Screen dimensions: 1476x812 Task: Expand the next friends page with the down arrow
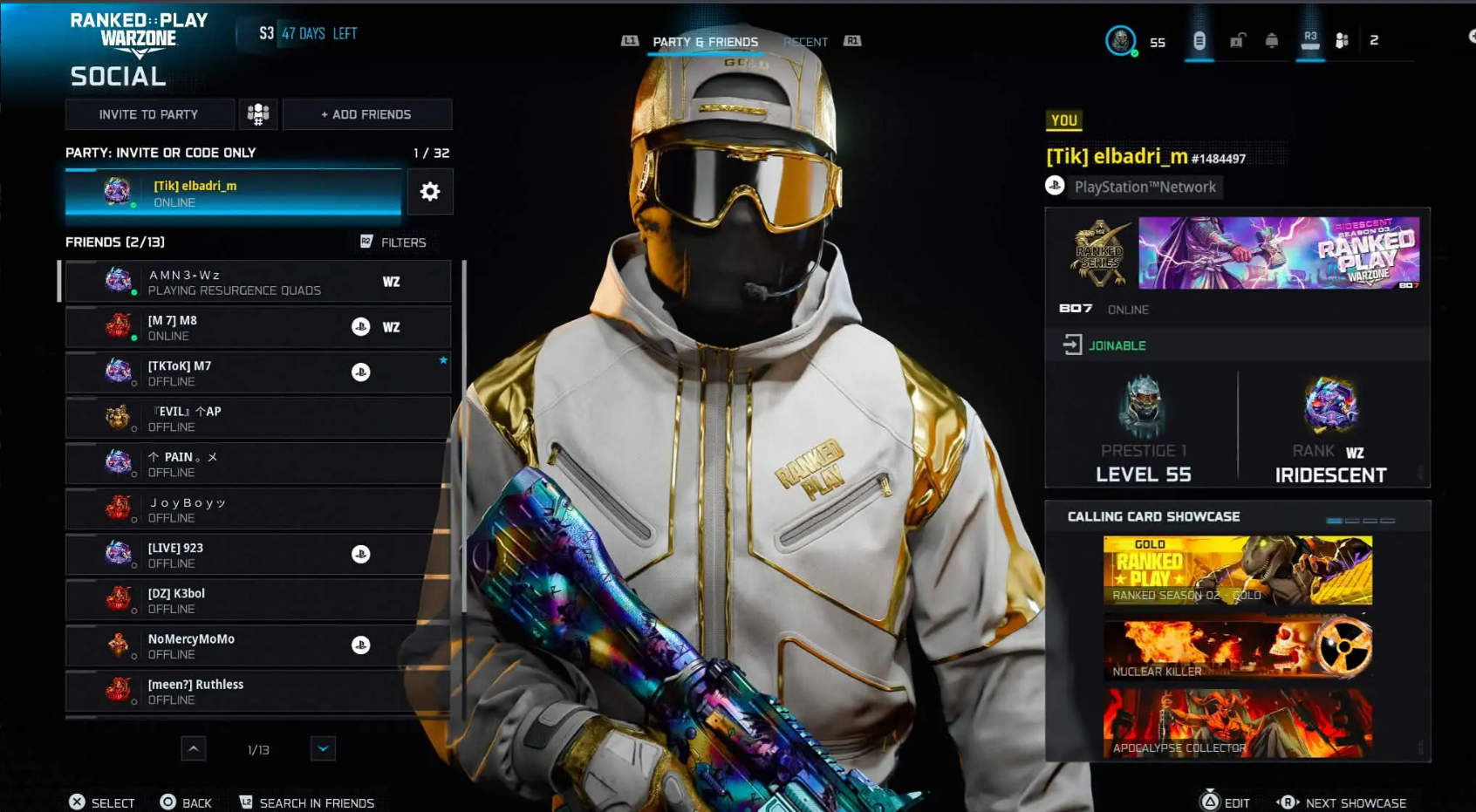pos(322,748)
